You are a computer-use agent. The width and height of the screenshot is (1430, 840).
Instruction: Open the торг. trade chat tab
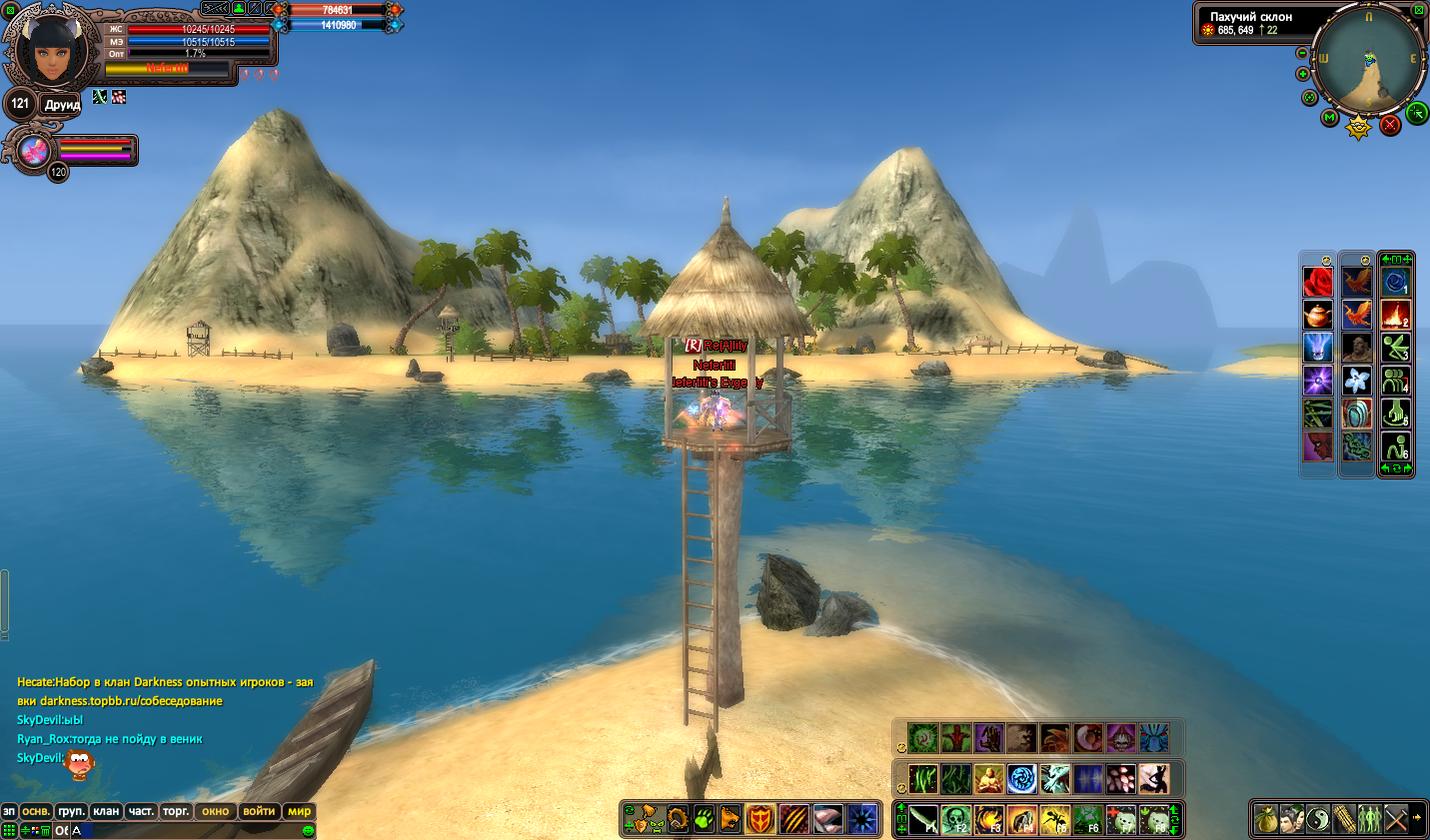coord(176,811)
